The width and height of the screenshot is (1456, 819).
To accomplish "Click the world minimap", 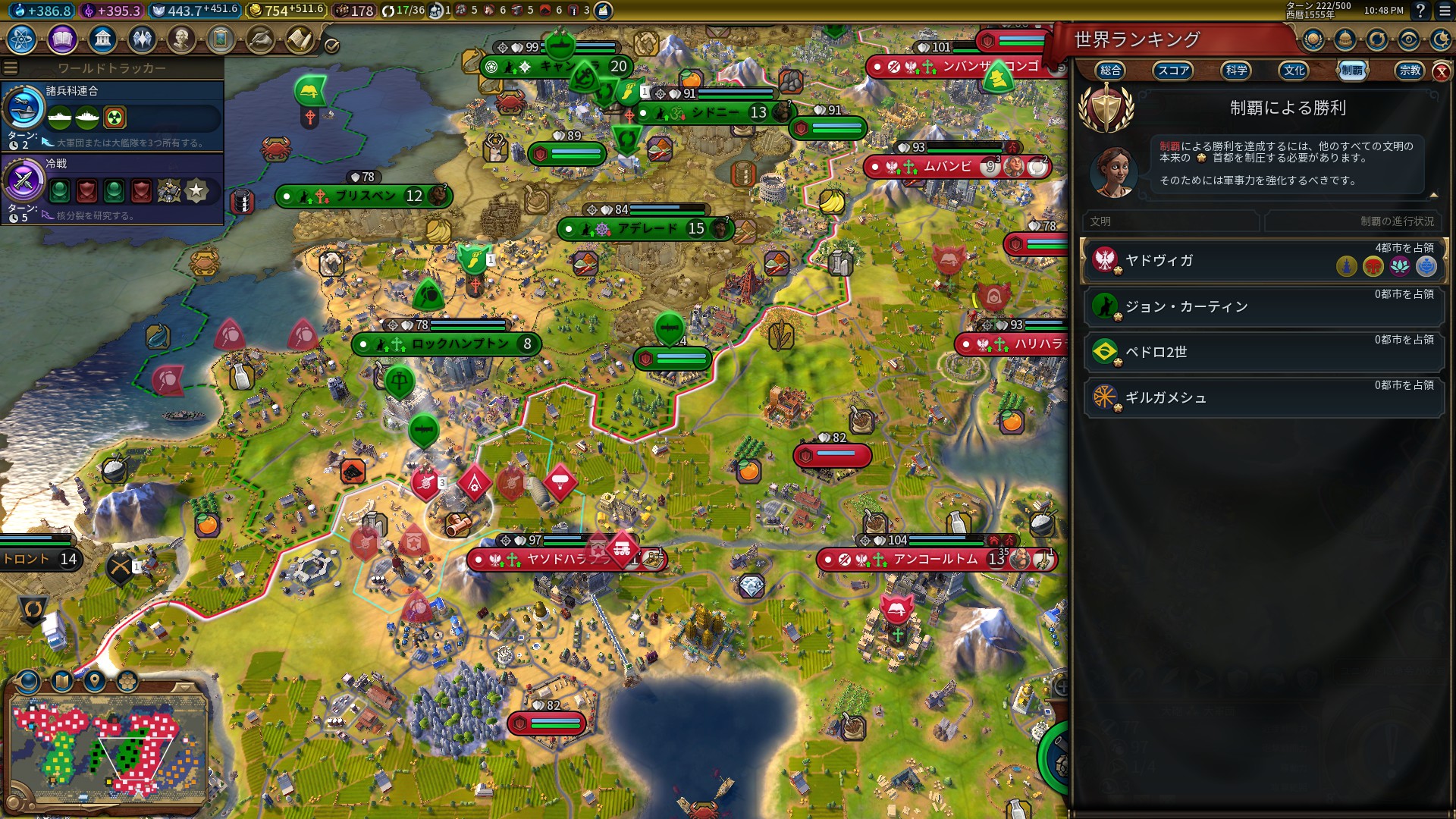I will pos(108,747).
